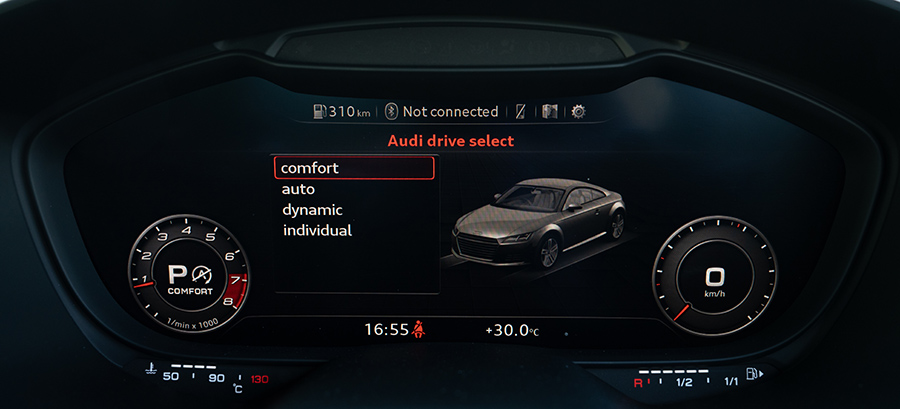The width and height of the screenshot is (900, 409).
Task: Click the Bluetooth status icon
Action: click(392, 111)
